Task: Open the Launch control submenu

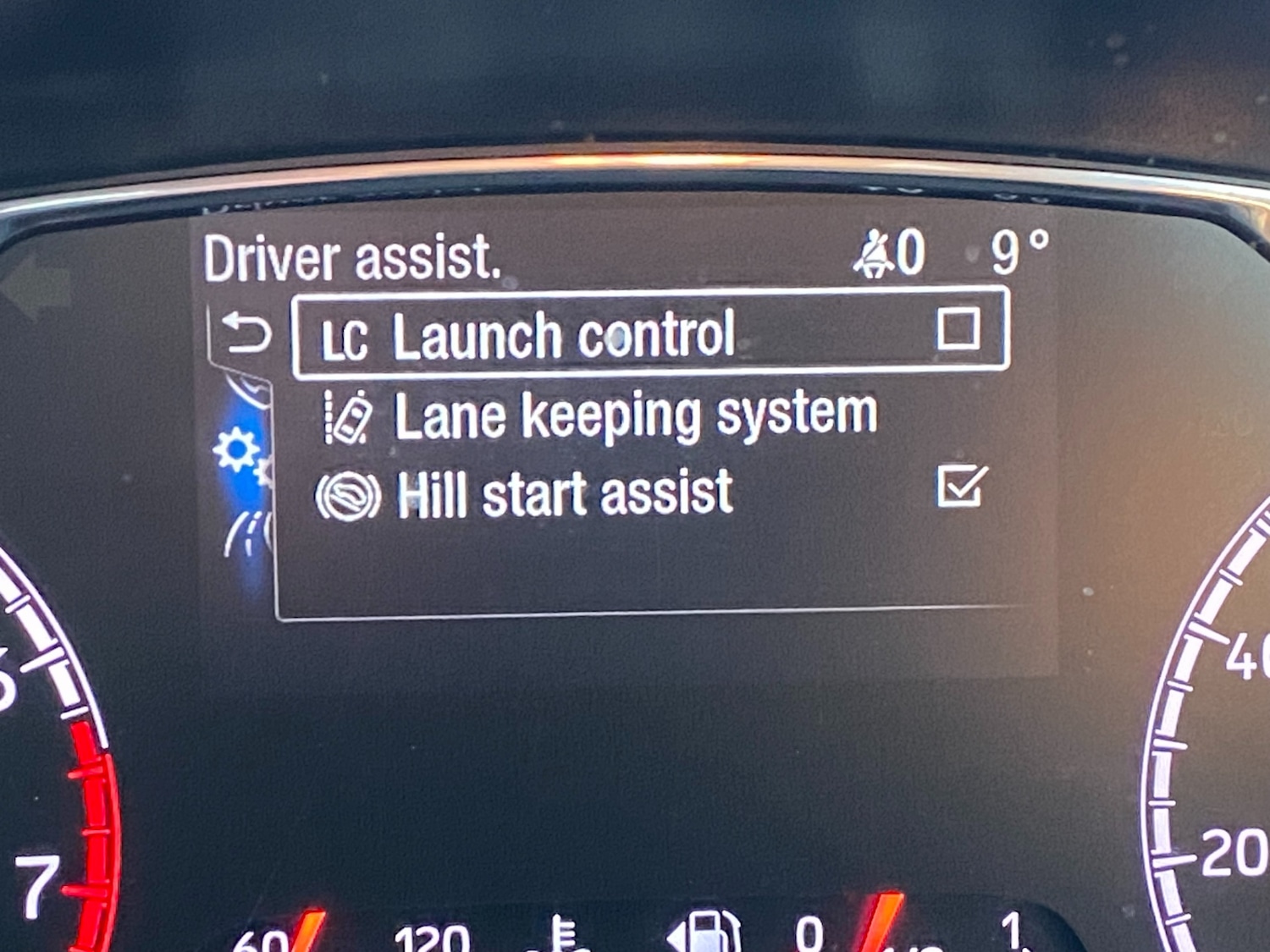Action: [566, 334]
